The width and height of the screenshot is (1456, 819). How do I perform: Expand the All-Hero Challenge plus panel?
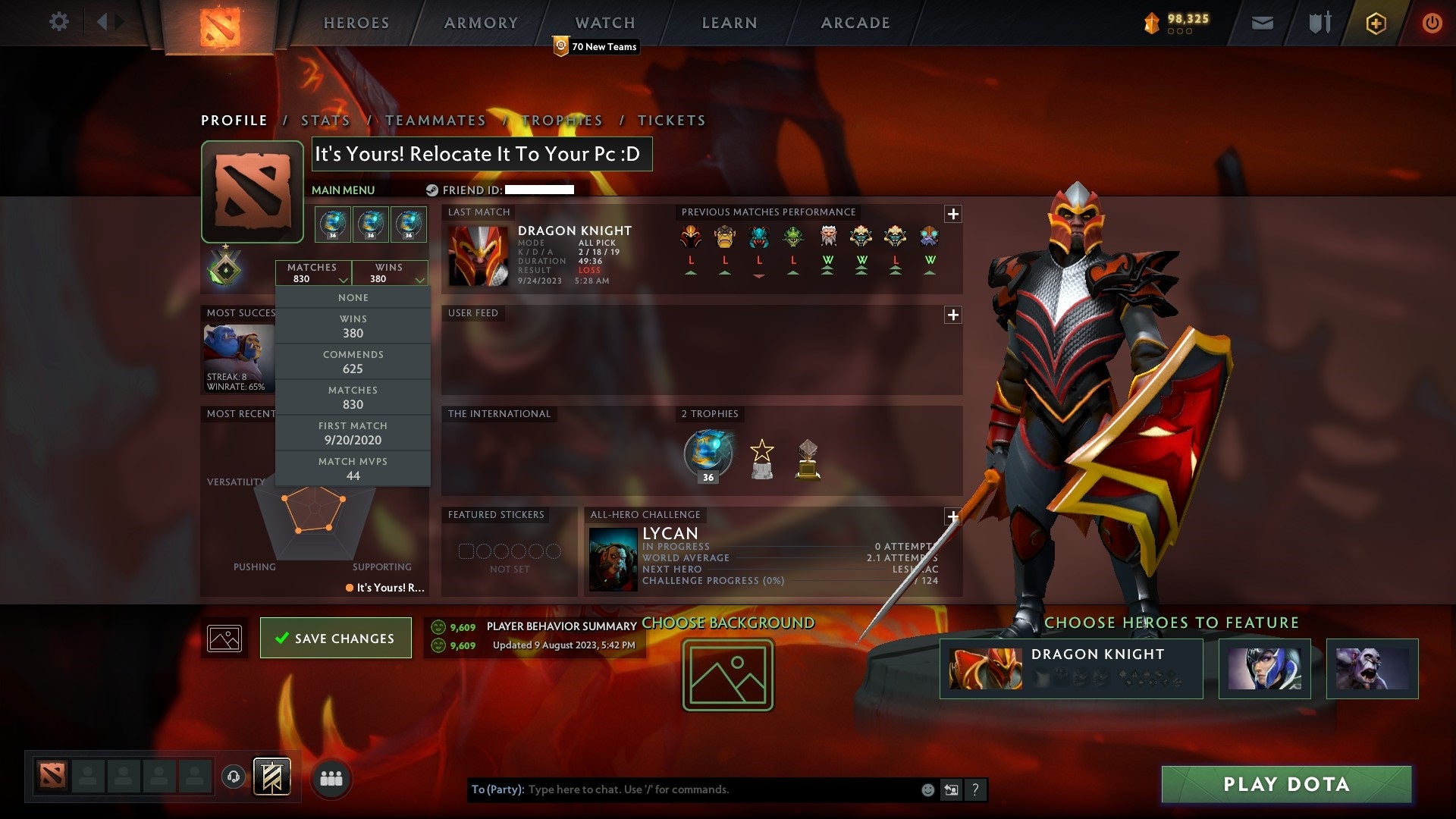pyautogui.click(x=954, y=515)
